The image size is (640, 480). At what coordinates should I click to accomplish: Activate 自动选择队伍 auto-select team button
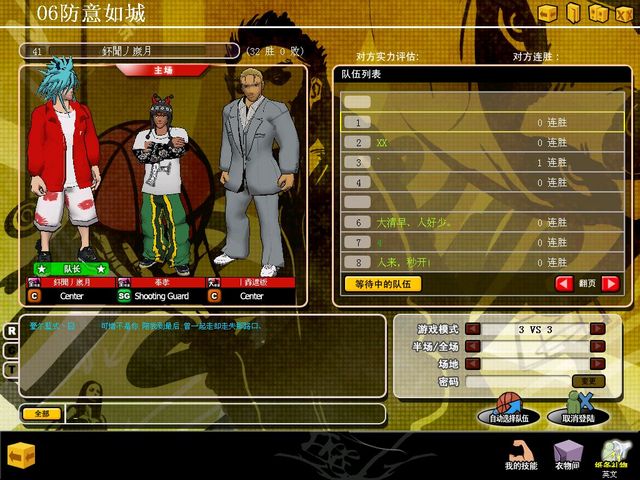(x=508, y=415)
